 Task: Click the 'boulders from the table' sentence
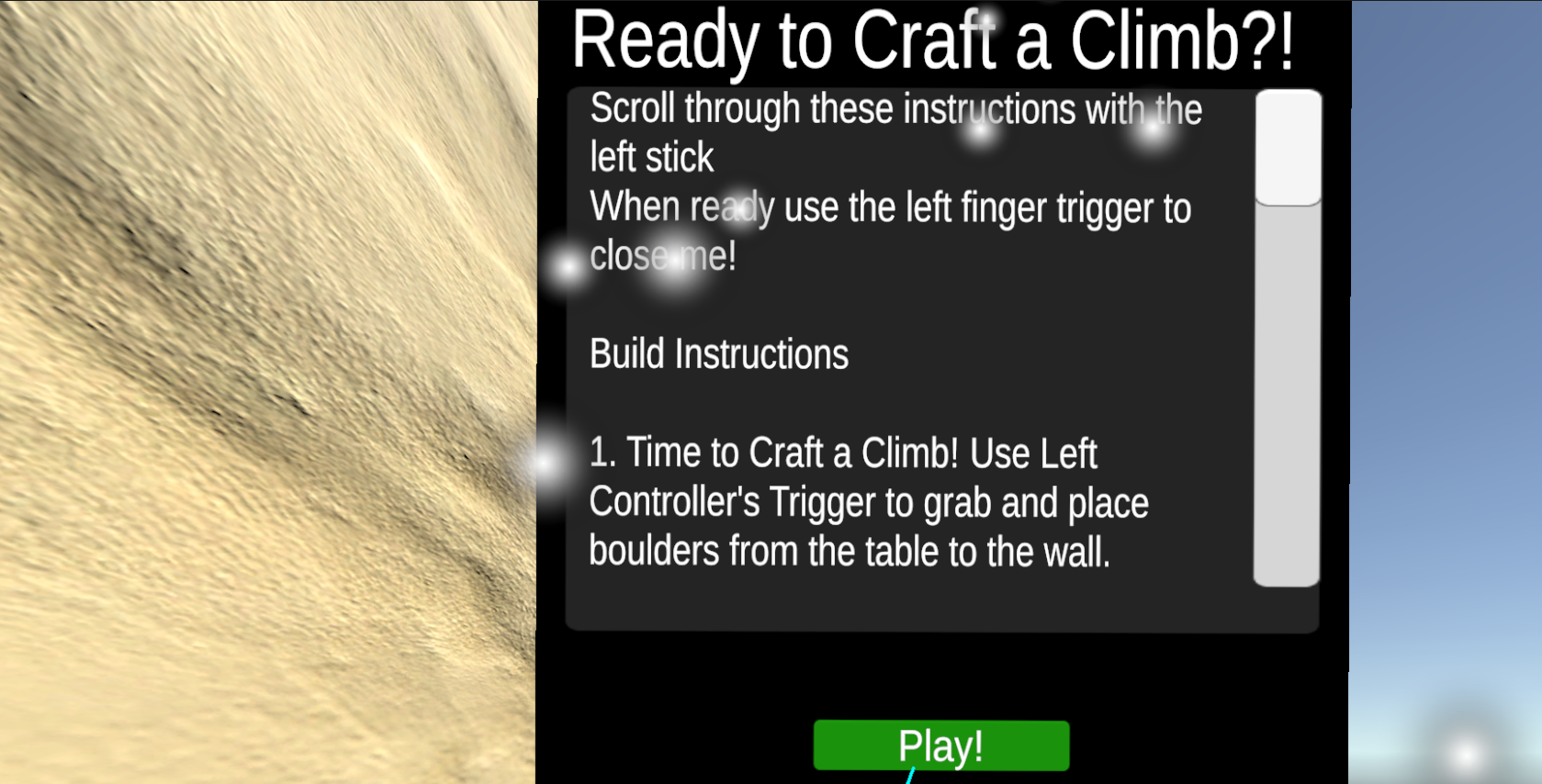pyautogui.click(x=850, y=551)
